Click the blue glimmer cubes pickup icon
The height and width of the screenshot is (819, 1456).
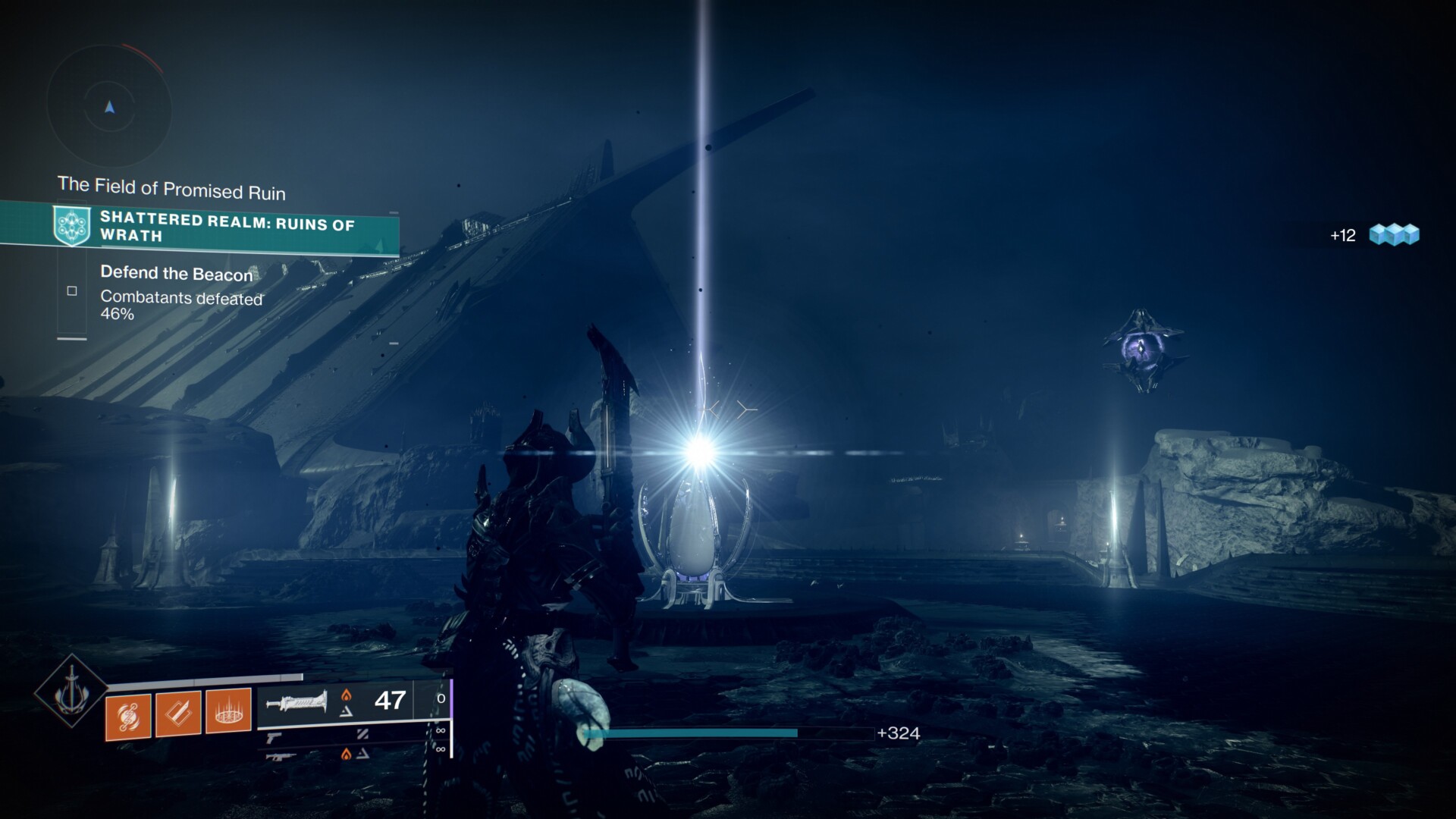coord(1394,235)
